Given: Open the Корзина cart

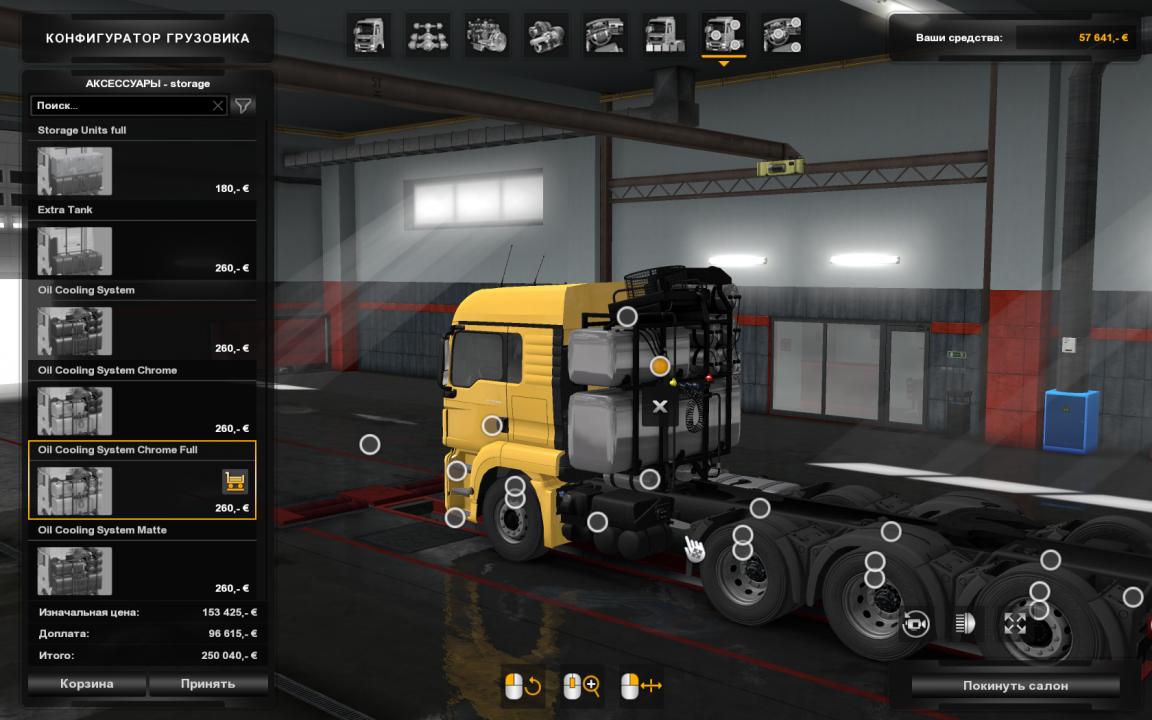Looking at the screenshot, I should click(87, 684).
